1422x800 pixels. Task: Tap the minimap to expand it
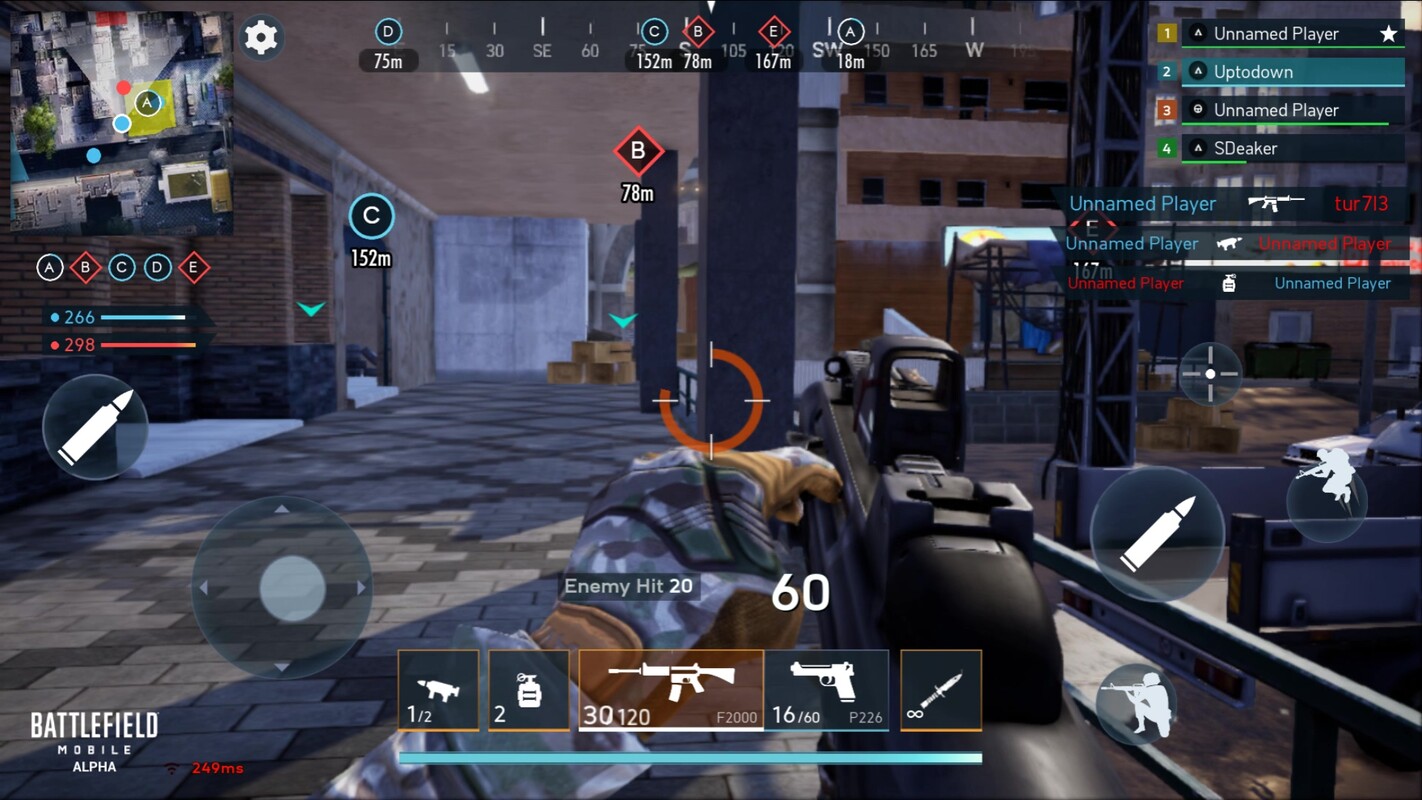pyautogui.click(x=122, y=123)
